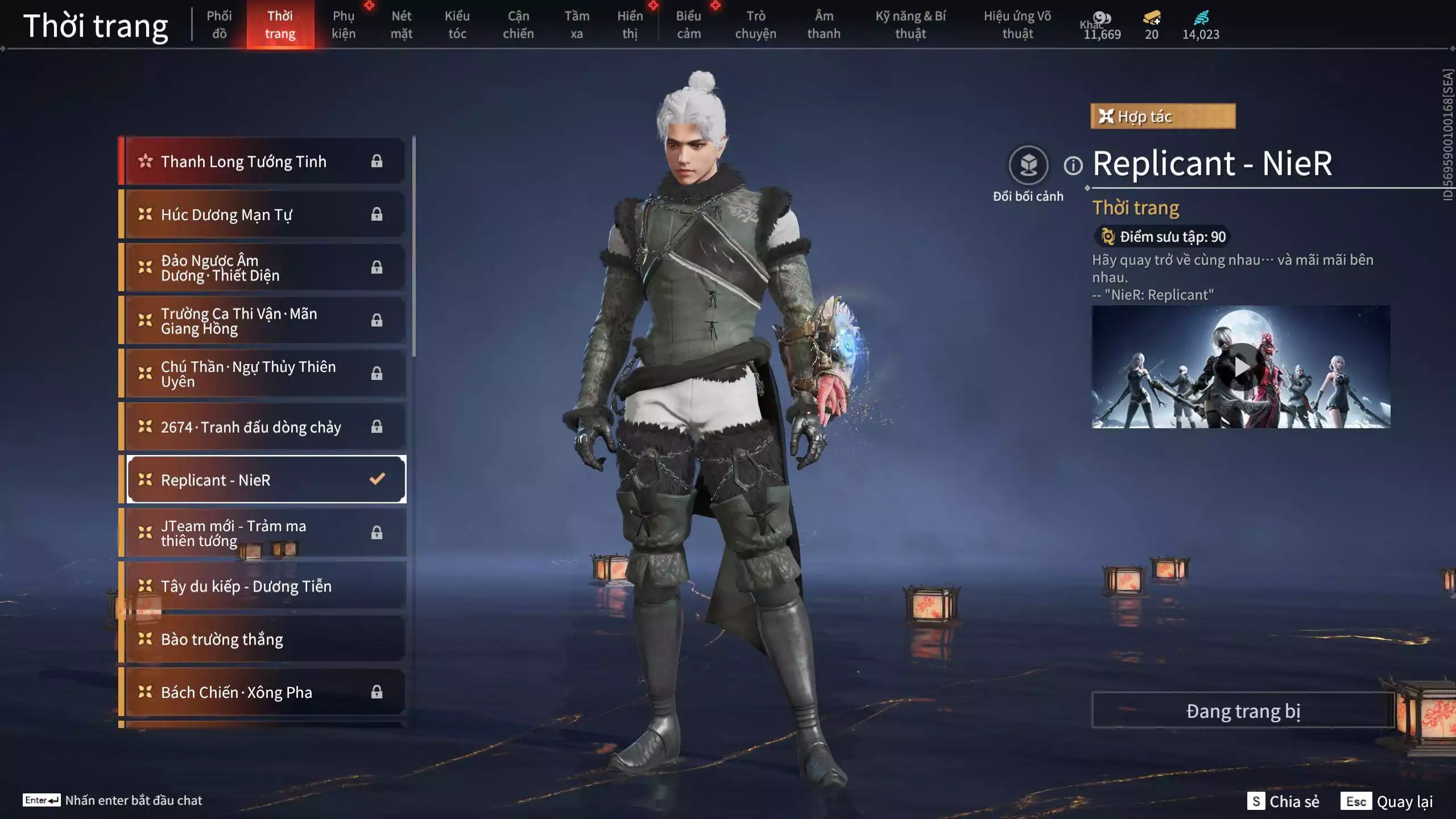
Task: Open the Nét mặt tab
Action: click(x=401, y=24)
